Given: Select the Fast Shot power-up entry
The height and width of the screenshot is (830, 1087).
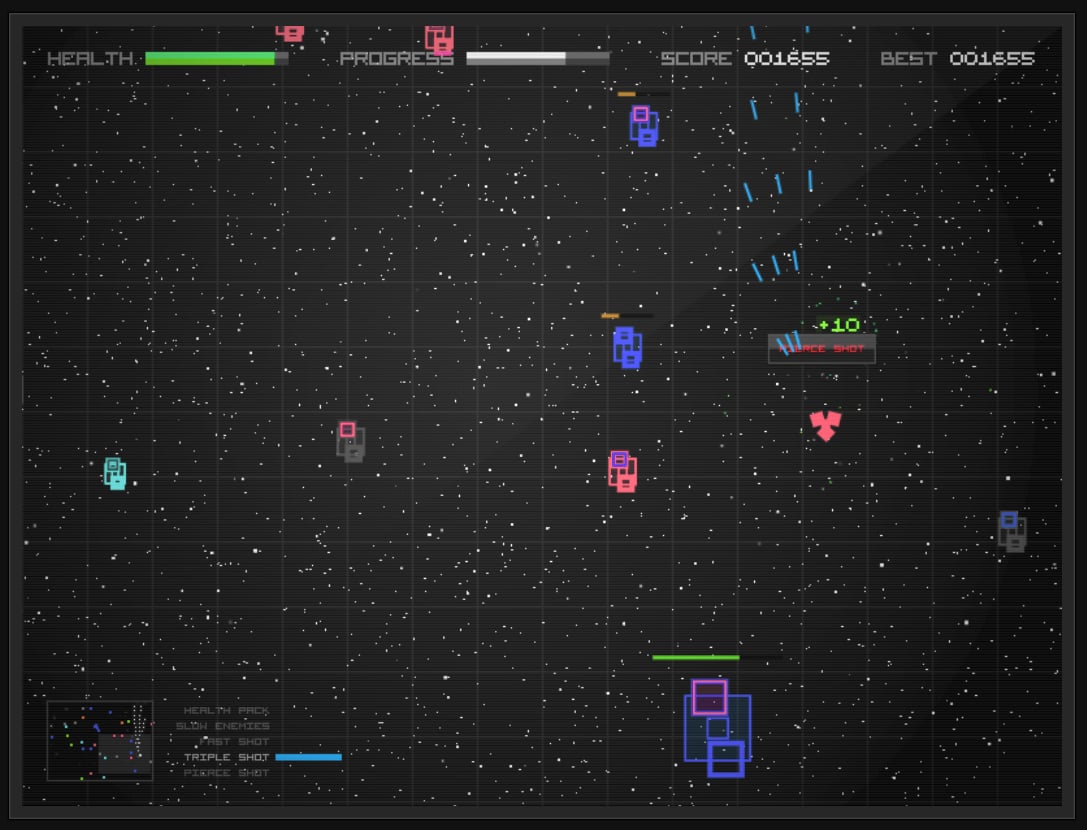Looking at the screenshot, I should point(234,741).
